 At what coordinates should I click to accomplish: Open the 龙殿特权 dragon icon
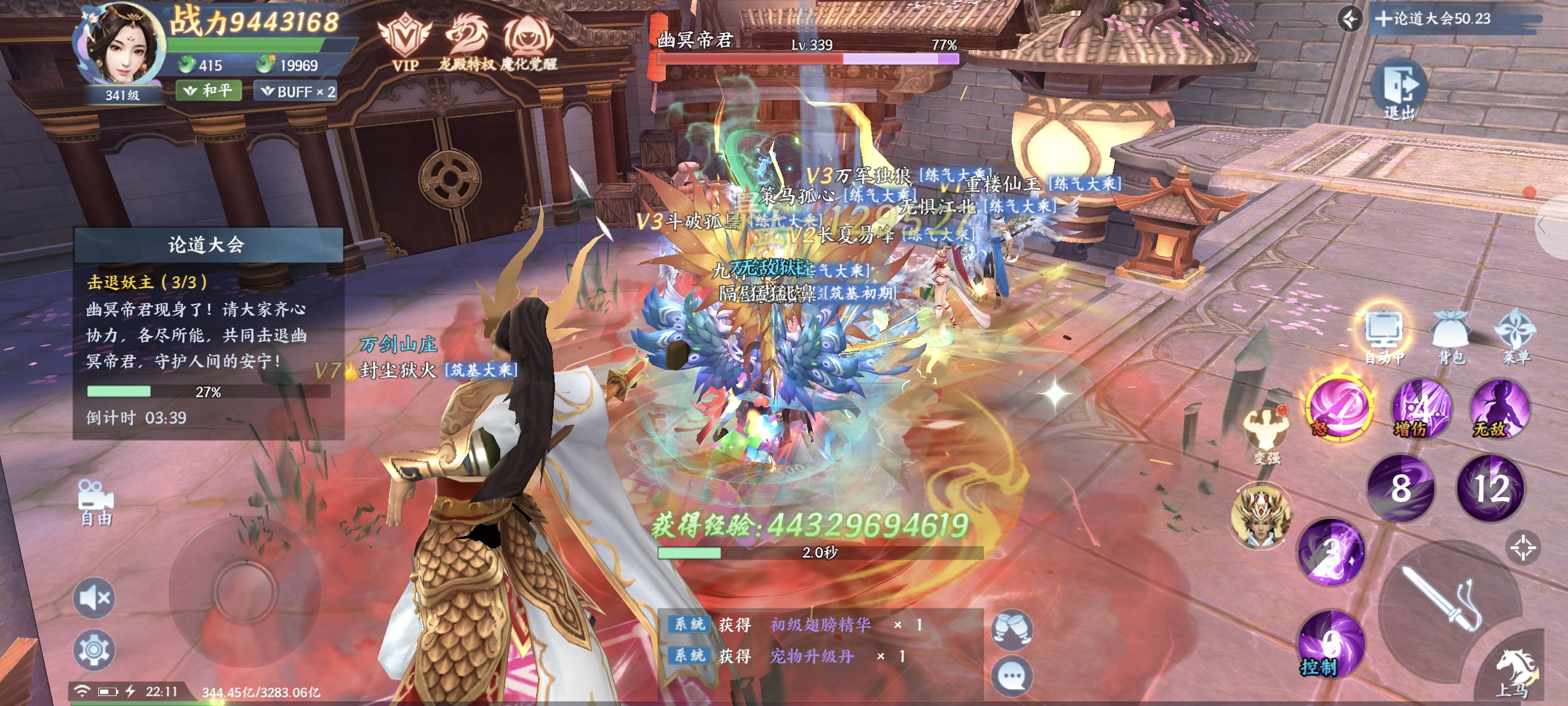(466, 41)
